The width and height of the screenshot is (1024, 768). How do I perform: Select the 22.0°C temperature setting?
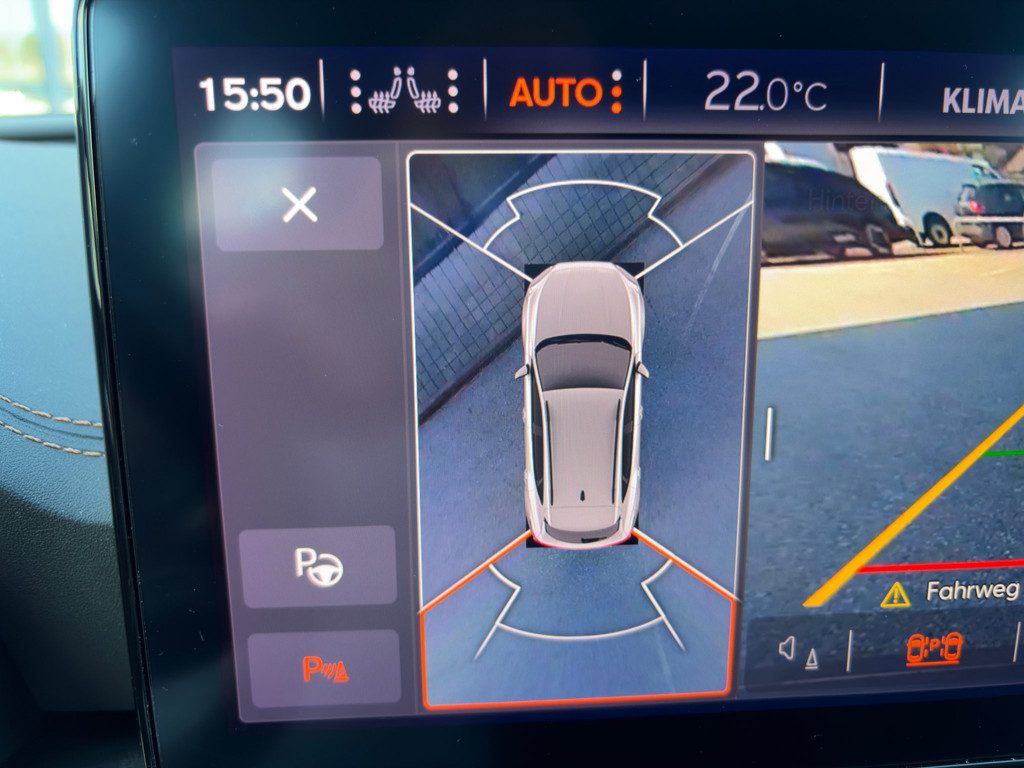click(x=764, y=94)
